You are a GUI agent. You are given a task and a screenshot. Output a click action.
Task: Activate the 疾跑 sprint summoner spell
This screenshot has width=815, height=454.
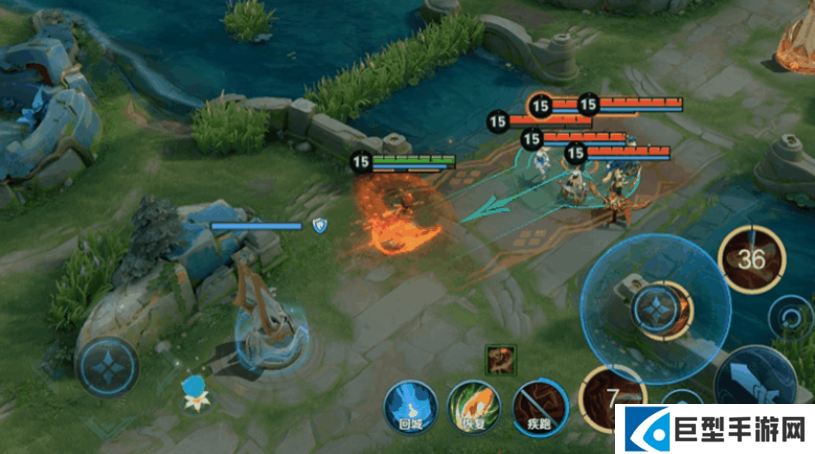tap(540, 407)
